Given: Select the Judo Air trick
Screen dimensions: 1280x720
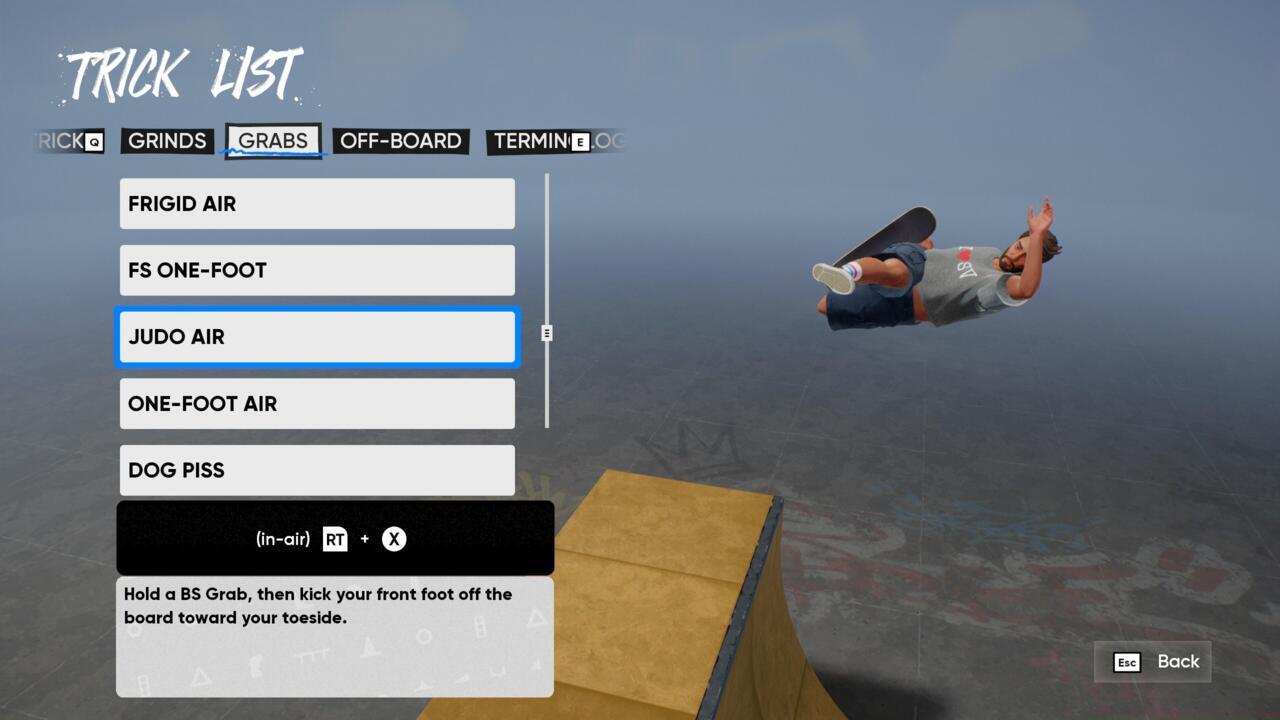Looking at the screenshot, I should [317, 337].
